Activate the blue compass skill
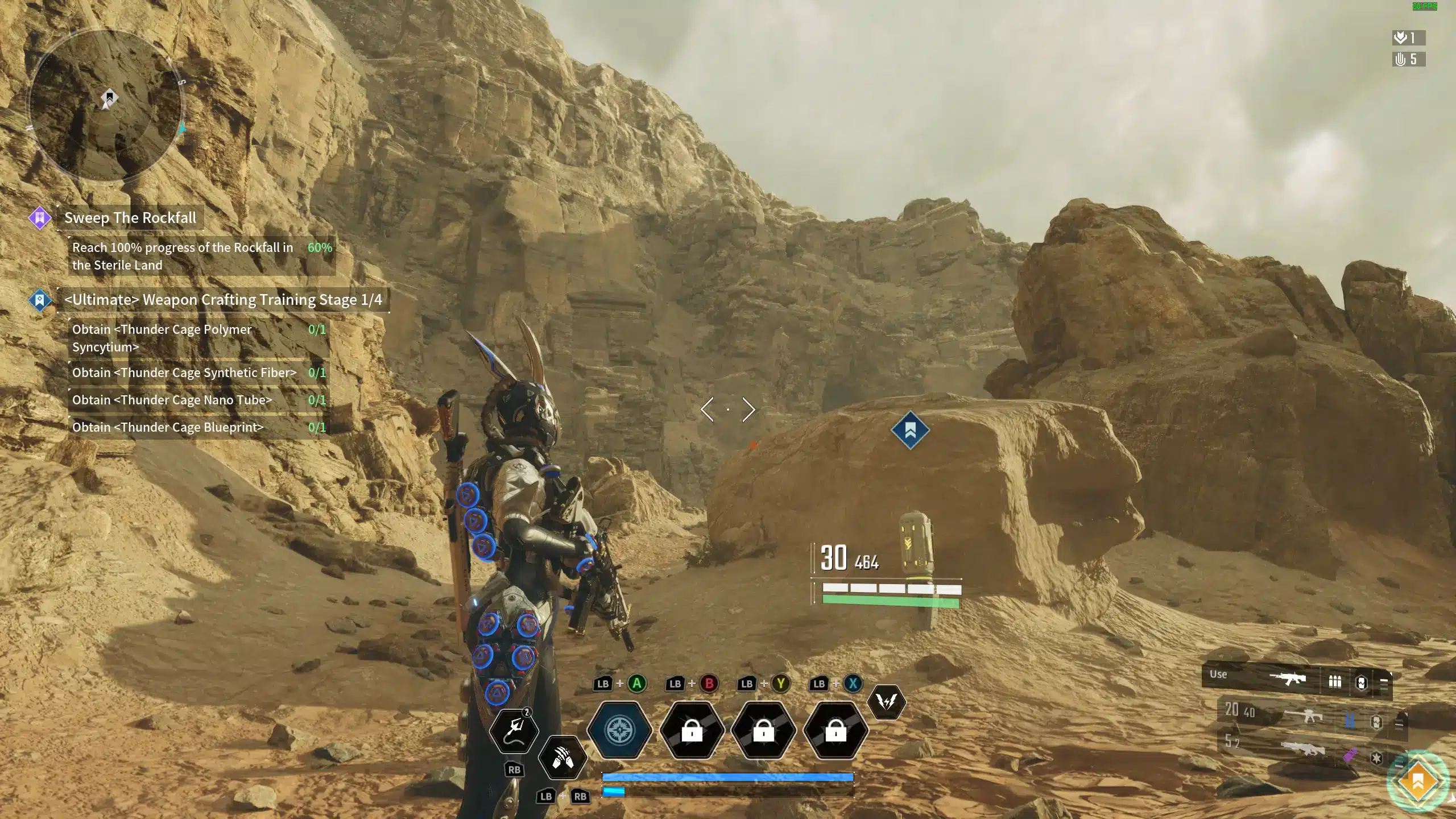The image size is (1456, 819). tap(619, 730)
